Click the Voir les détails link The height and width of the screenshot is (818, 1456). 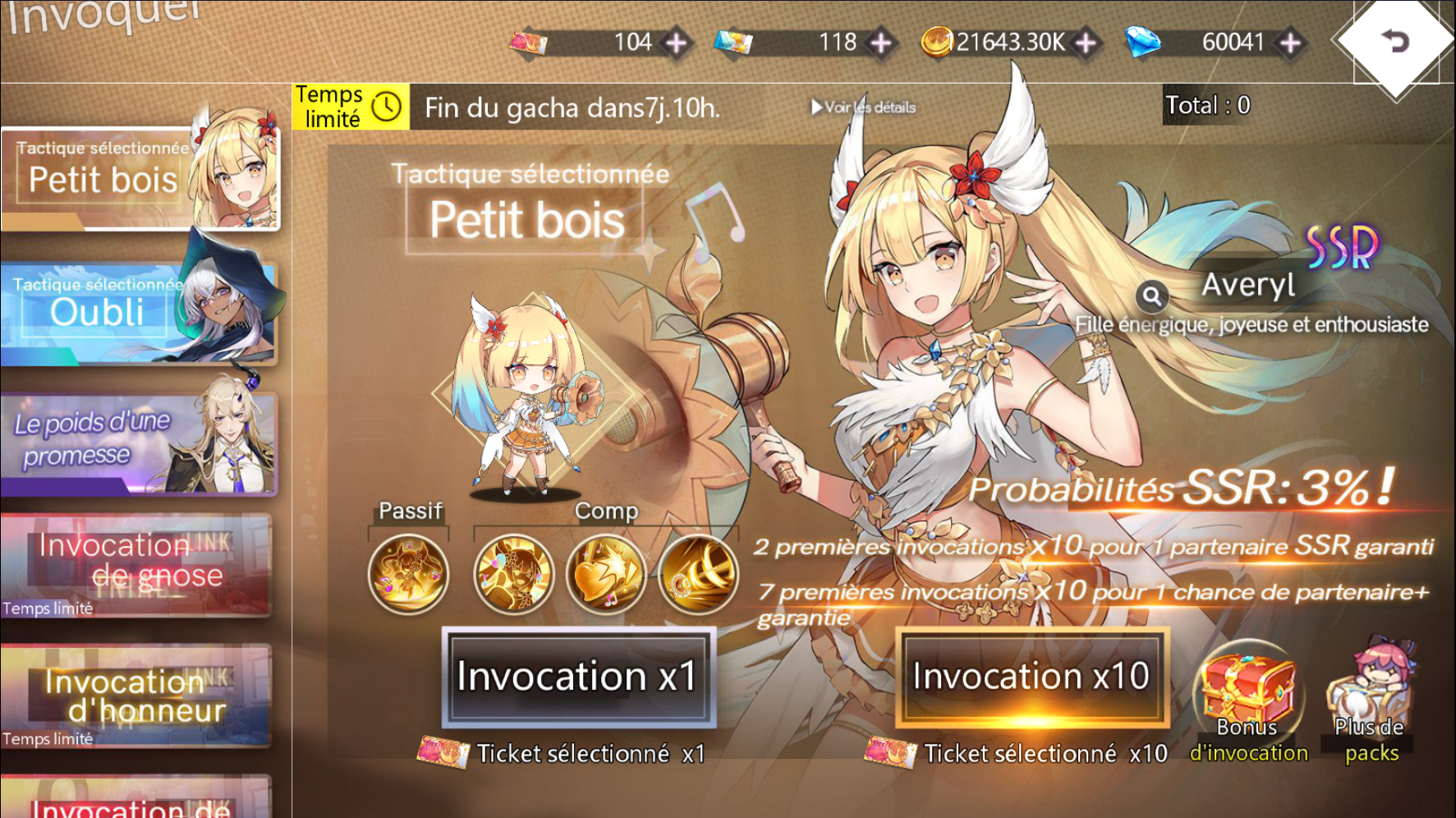863,108
